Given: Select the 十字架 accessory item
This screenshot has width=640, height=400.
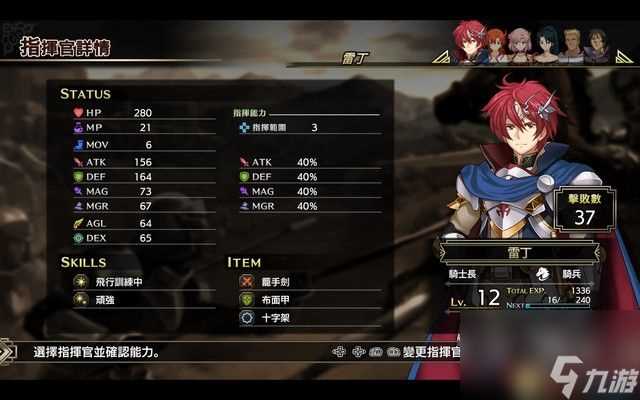Looking at the screenshot, I should click(278, 316).
